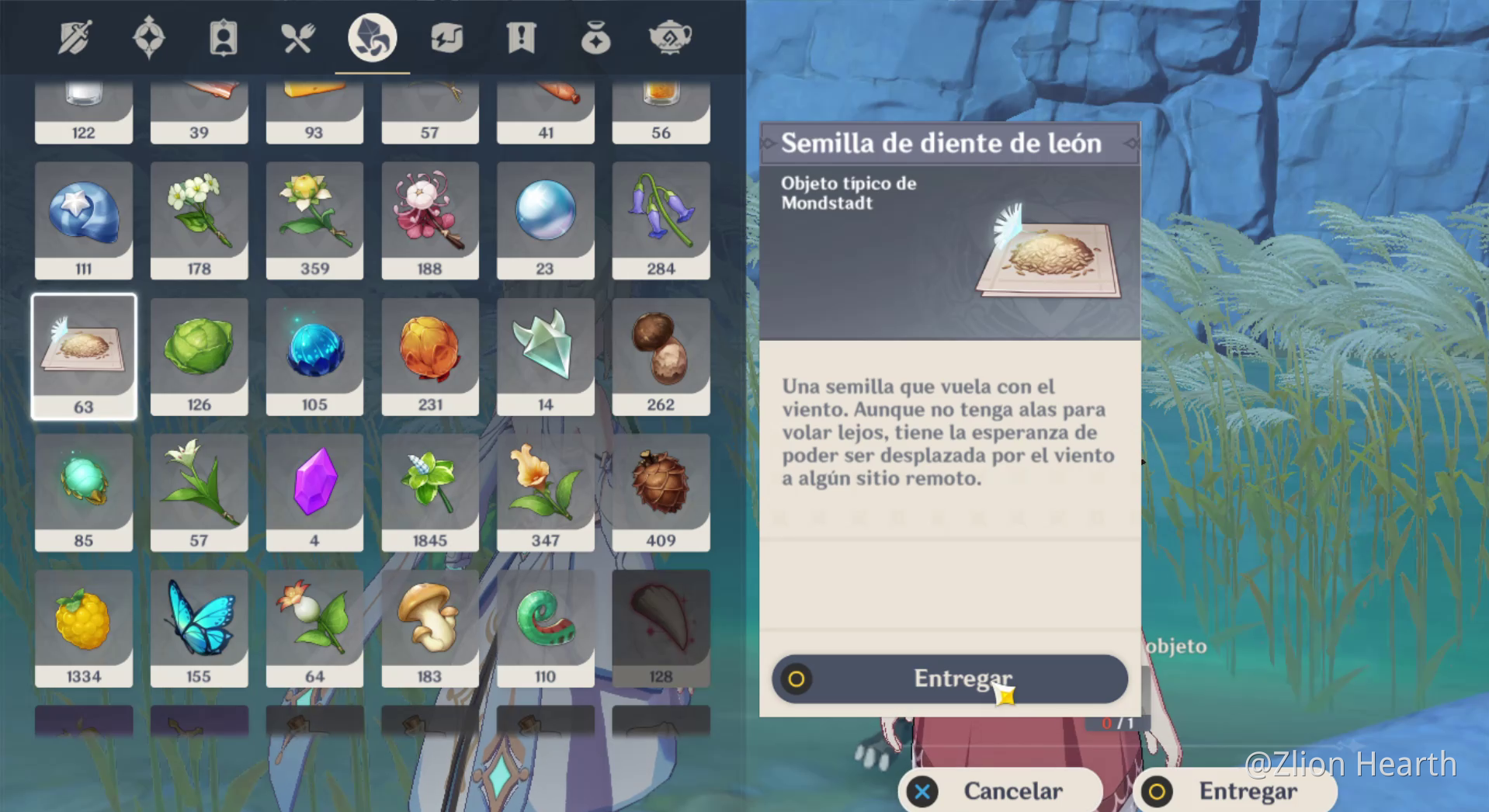Click the Cancelar button

pyautogui.click(x=1001, y=791)
